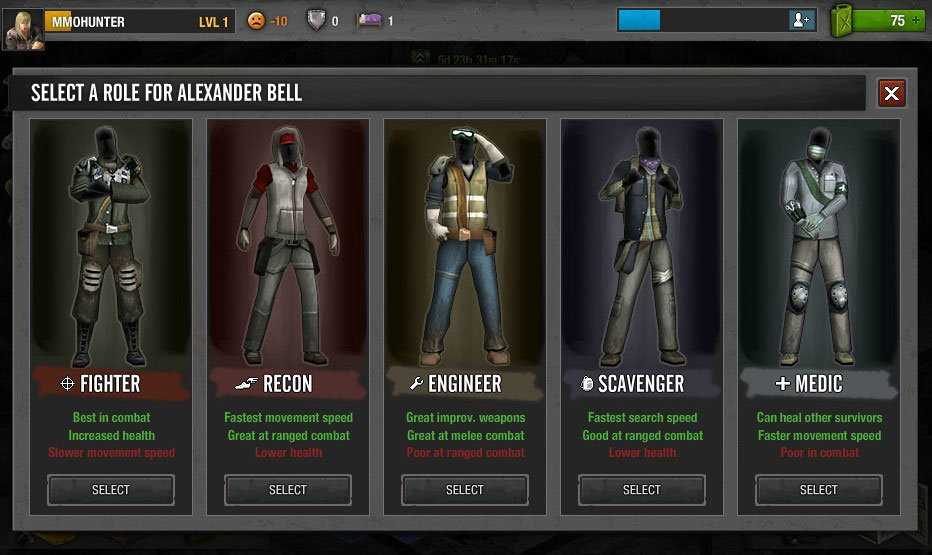
Task: Select the Scavenger role button
Action: (x=642, y=489)
